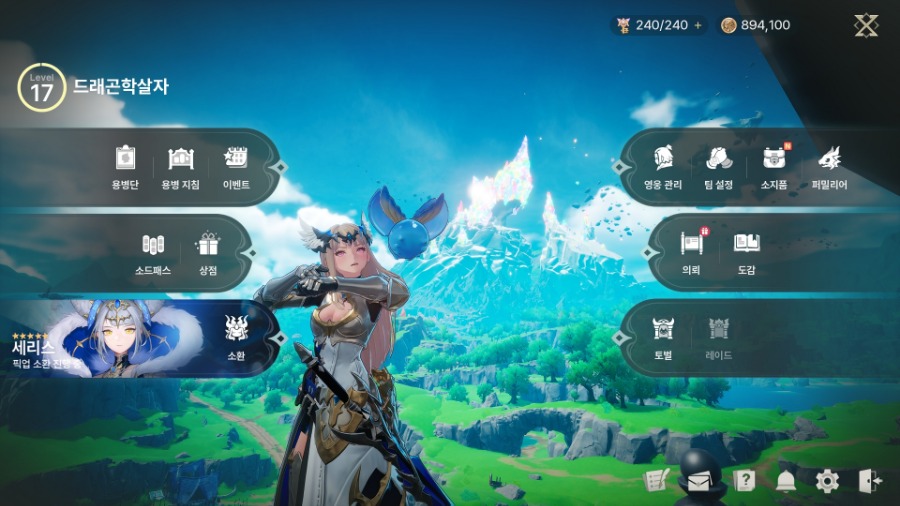The height and width of the screenshot is (506, 900).
Task: Click the exit door icon
Action: click(x=869, y=481)
